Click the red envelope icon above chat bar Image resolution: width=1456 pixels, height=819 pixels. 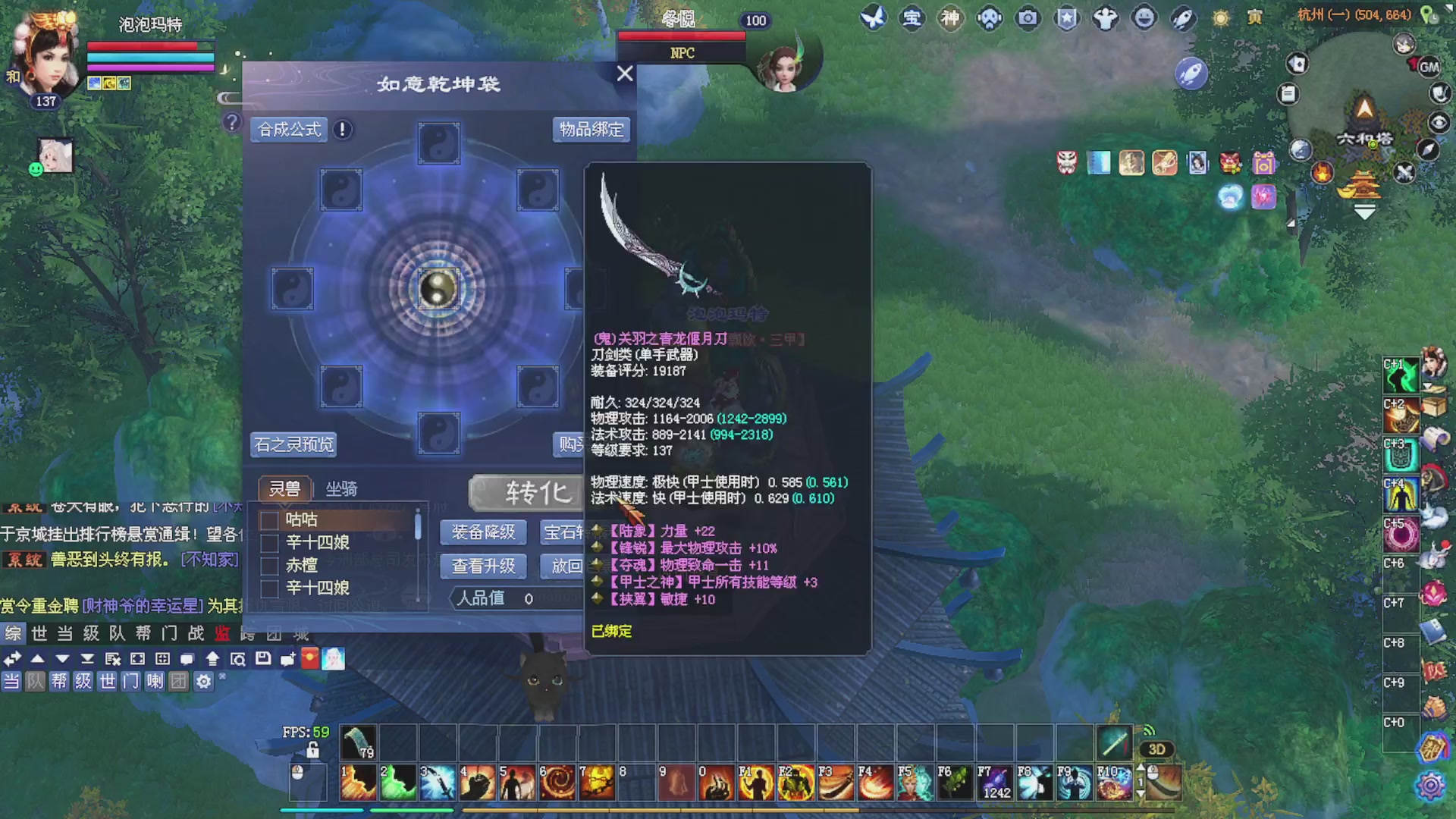coord(310,659)
